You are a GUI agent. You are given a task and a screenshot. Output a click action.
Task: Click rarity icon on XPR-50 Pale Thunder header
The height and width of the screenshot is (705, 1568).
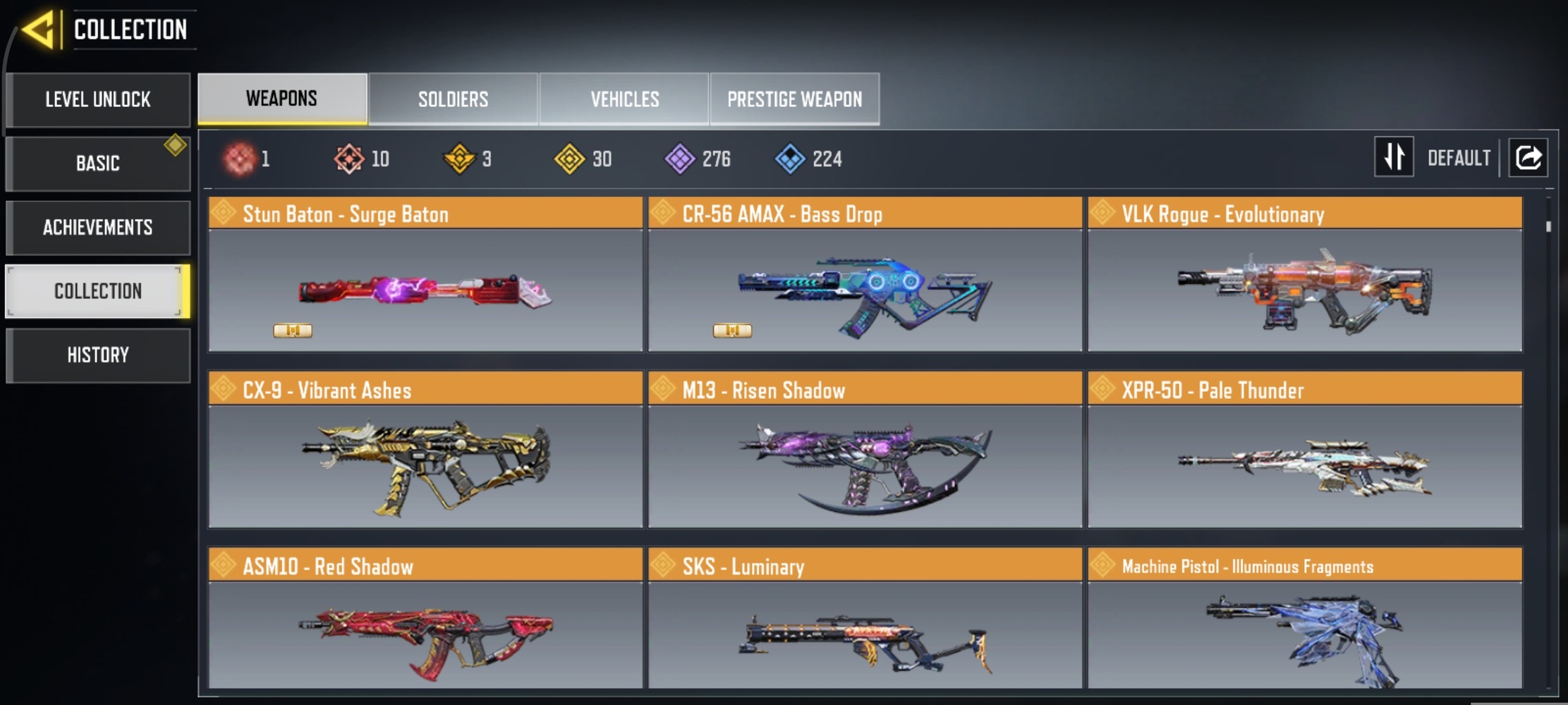1102,389
